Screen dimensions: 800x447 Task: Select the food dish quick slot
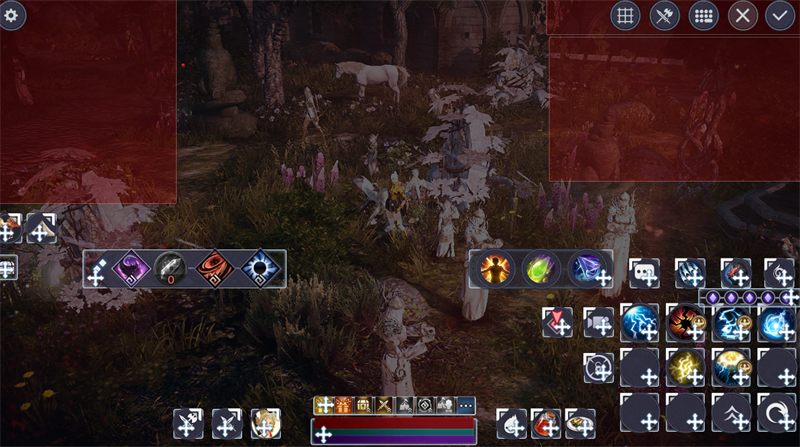579,422
